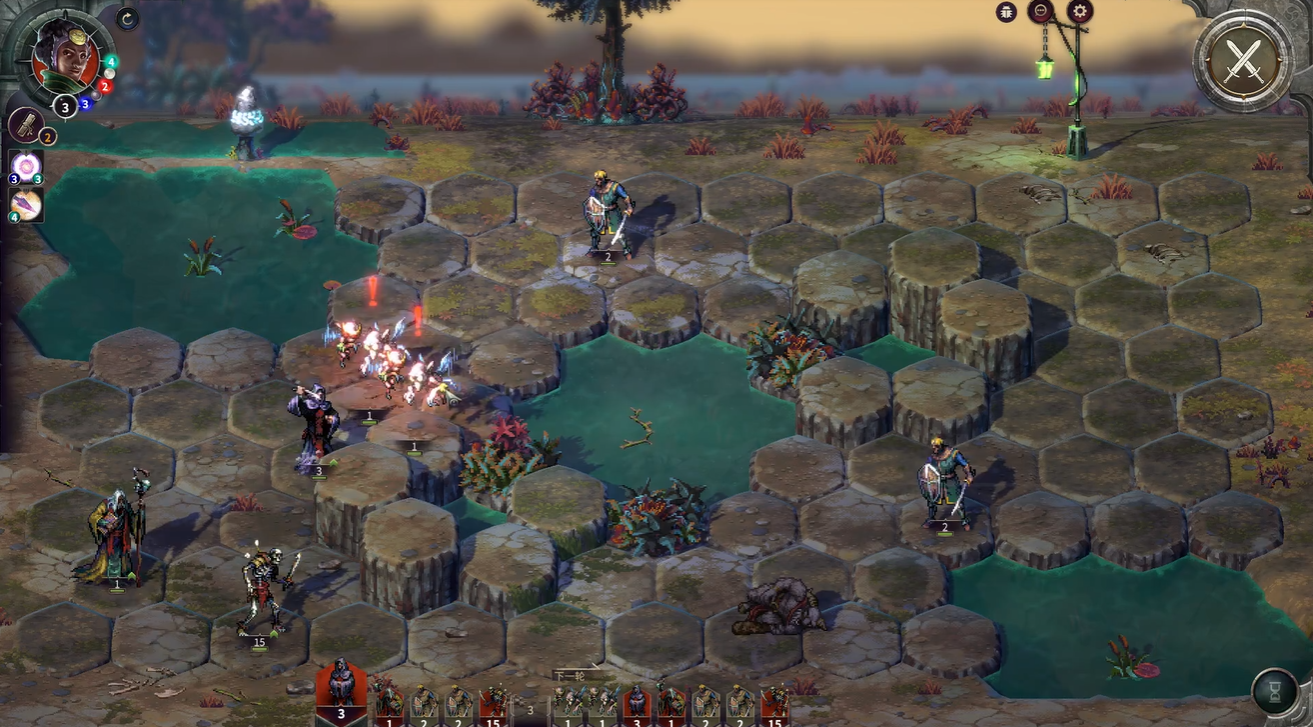Report a bug with the beetle icon
1313x727 pixels.
(1007, 12)
